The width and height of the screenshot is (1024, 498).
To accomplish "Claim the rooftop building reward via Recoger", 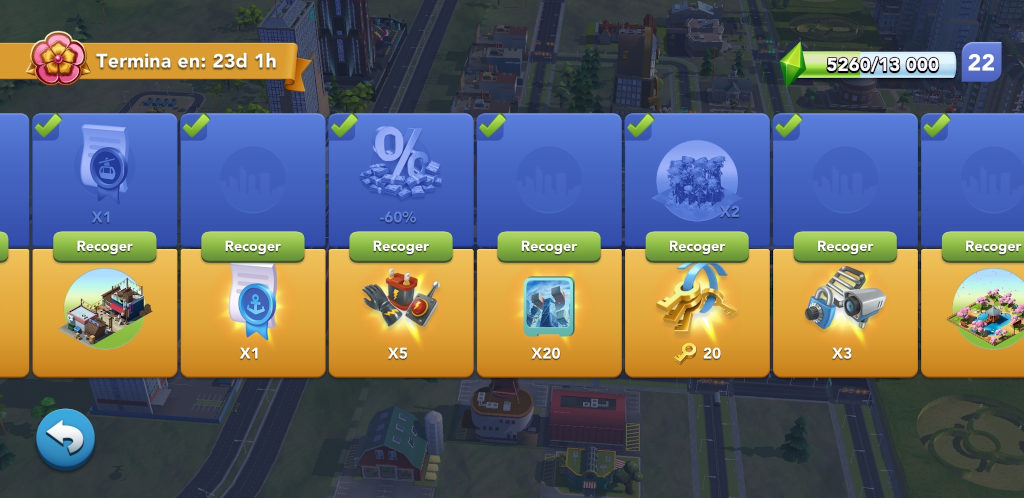I will click(x=105, y=246).
